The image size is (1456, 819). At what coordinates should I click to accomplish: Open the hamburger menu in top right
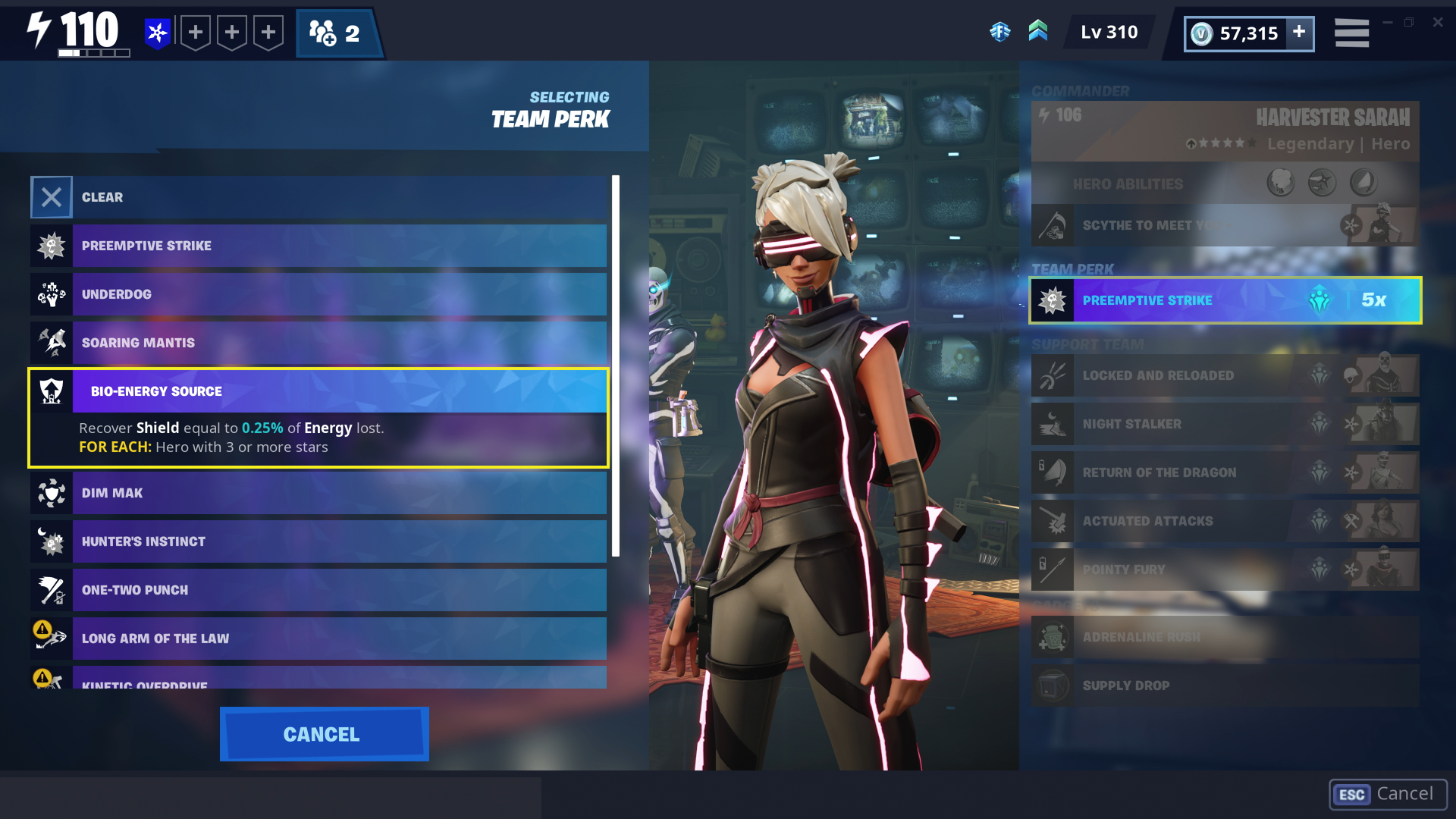point(1351,33)
